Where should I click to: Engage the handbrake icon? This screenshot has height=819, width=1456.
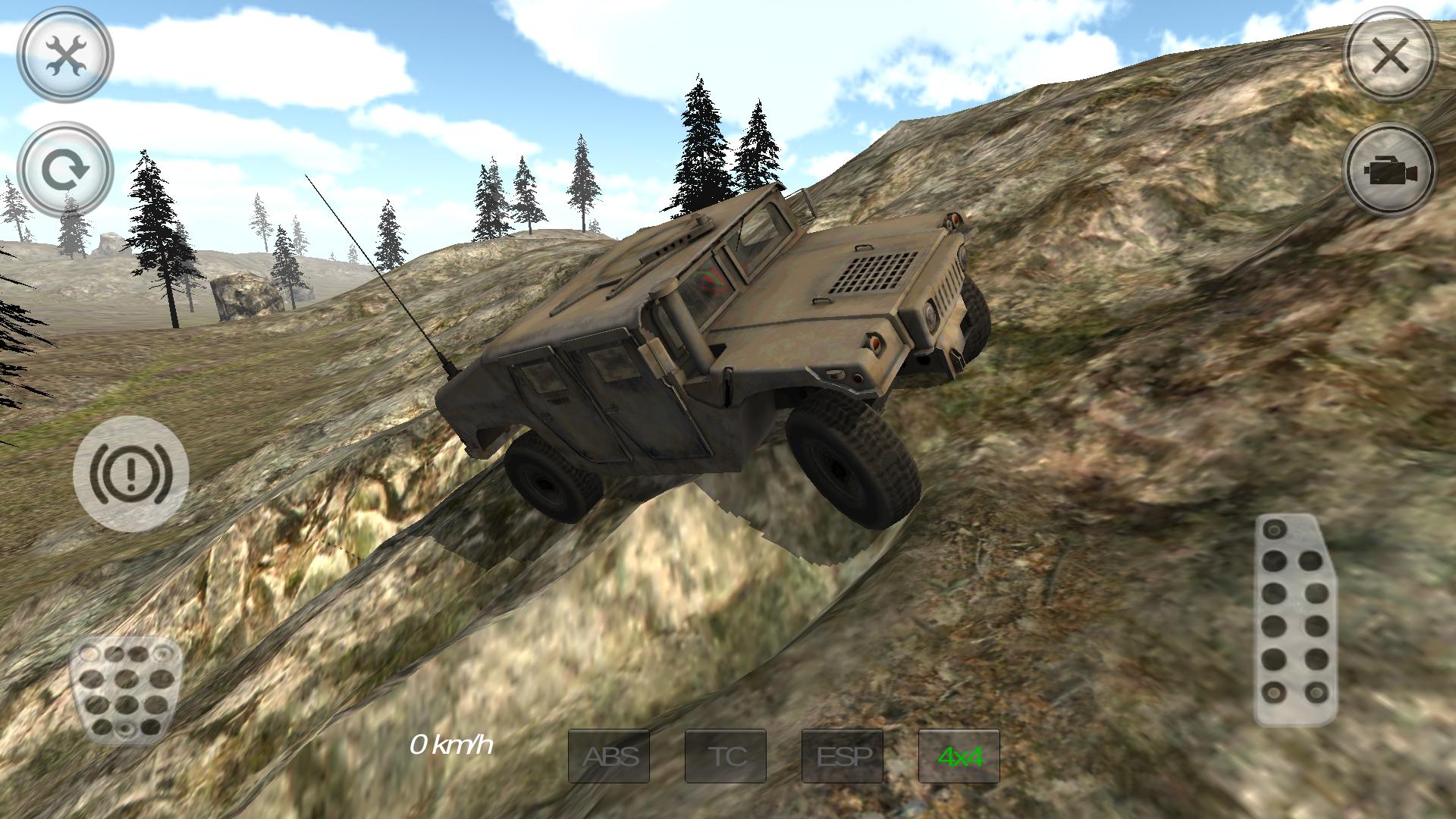point(130,470)
